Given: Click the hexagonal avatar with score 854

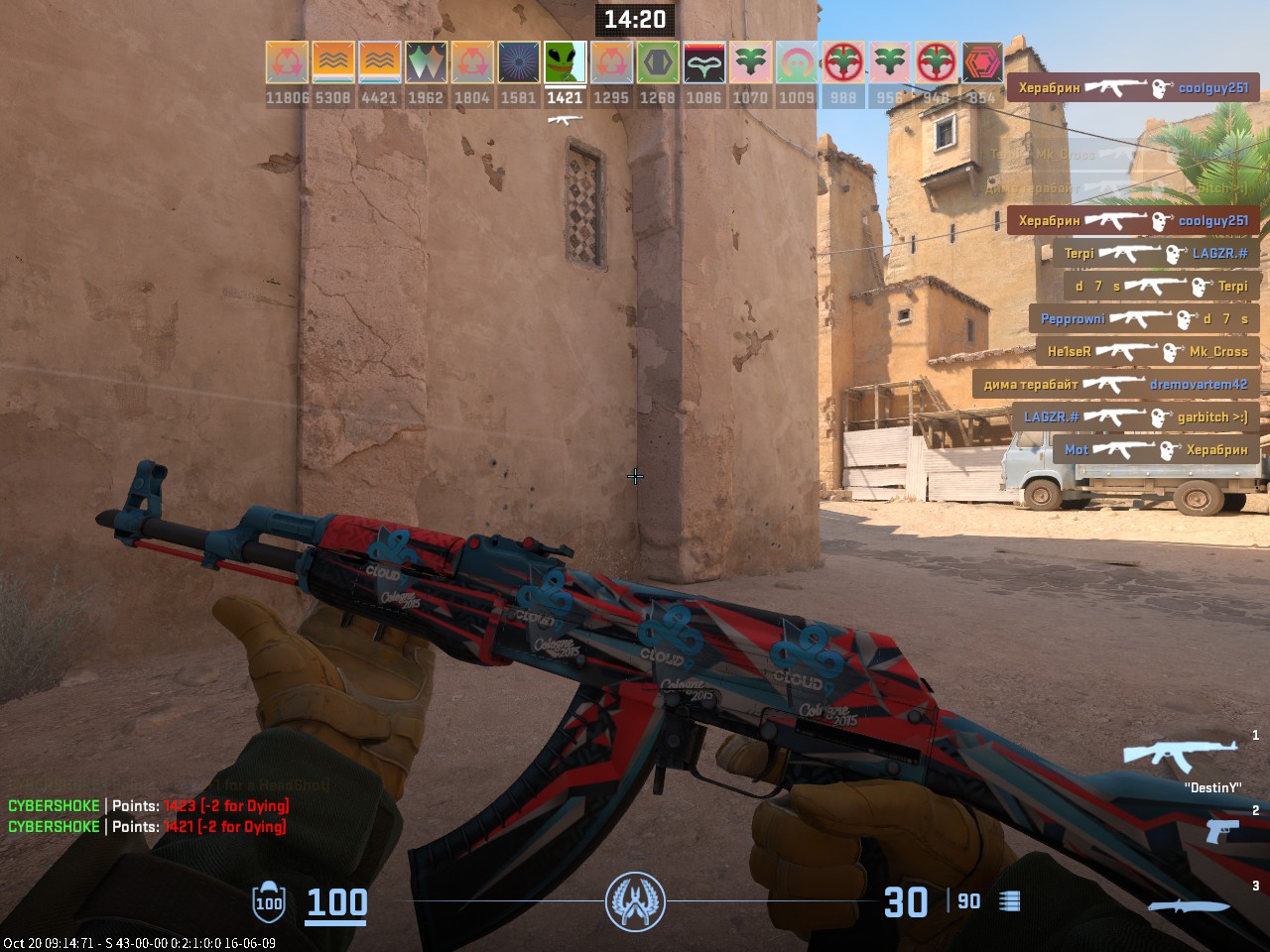Looking at the screenshot, I should pyautogui.click(x=980, y=64).
